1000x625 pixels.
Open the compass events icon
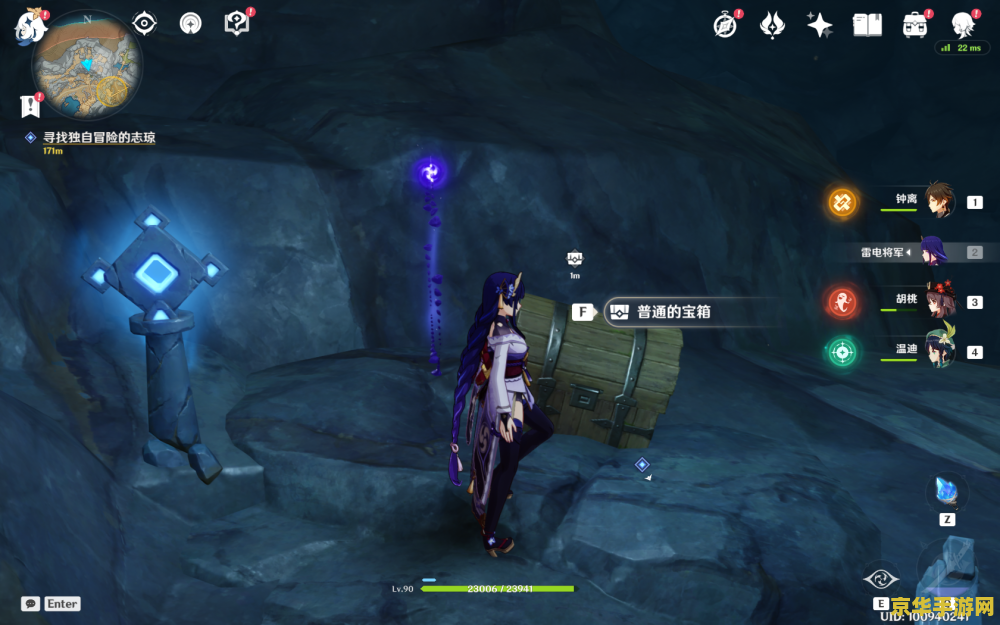(x=725, y=26)
